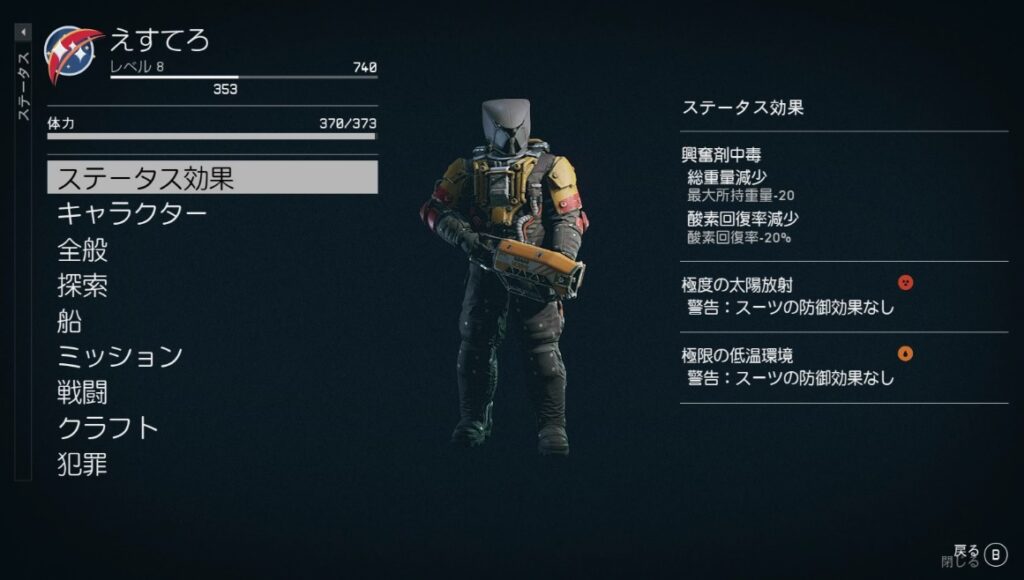Choose the 全般 stats entry
This screenshot has width=1024, height=580.
coord(83,250)
